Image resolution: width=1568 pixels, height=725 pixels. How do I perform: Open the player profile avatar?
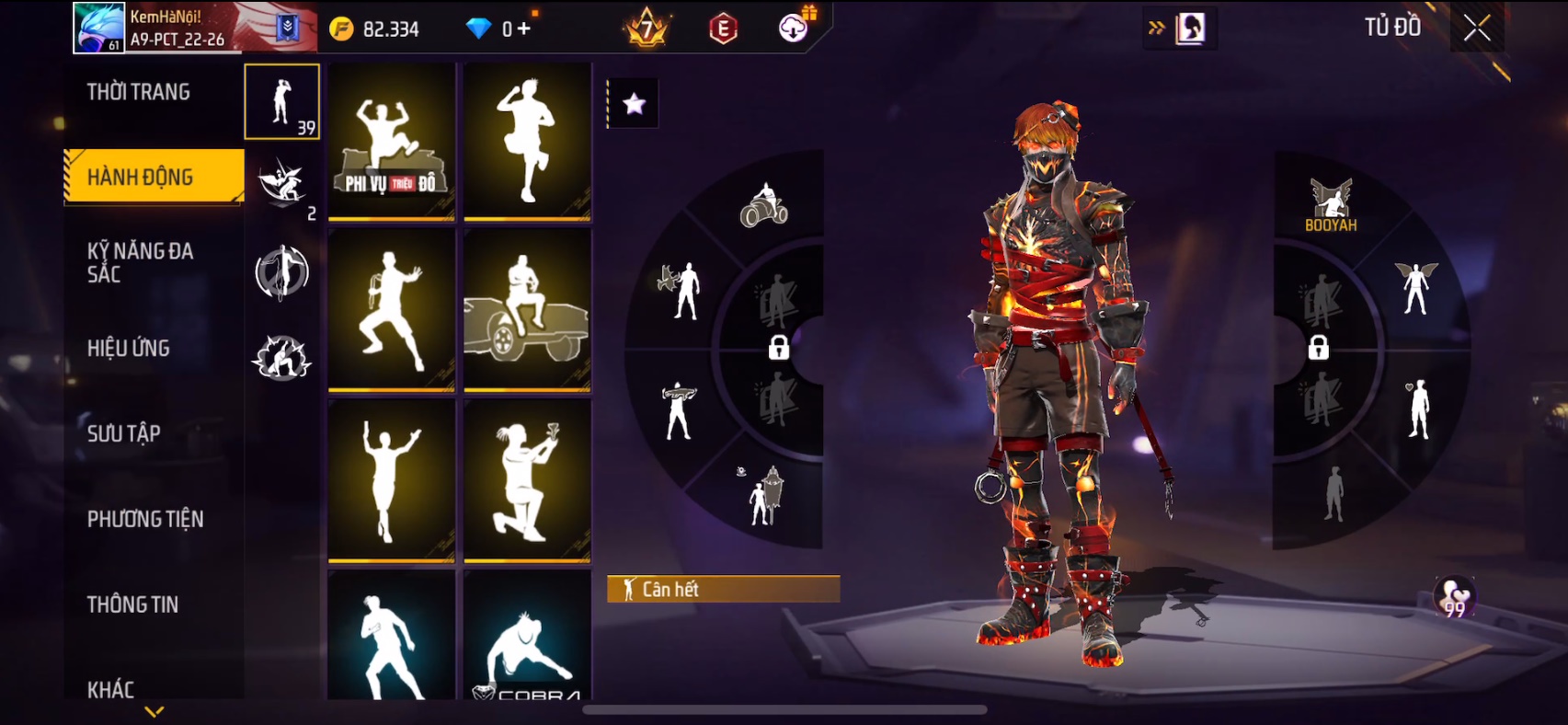[99, 29]
